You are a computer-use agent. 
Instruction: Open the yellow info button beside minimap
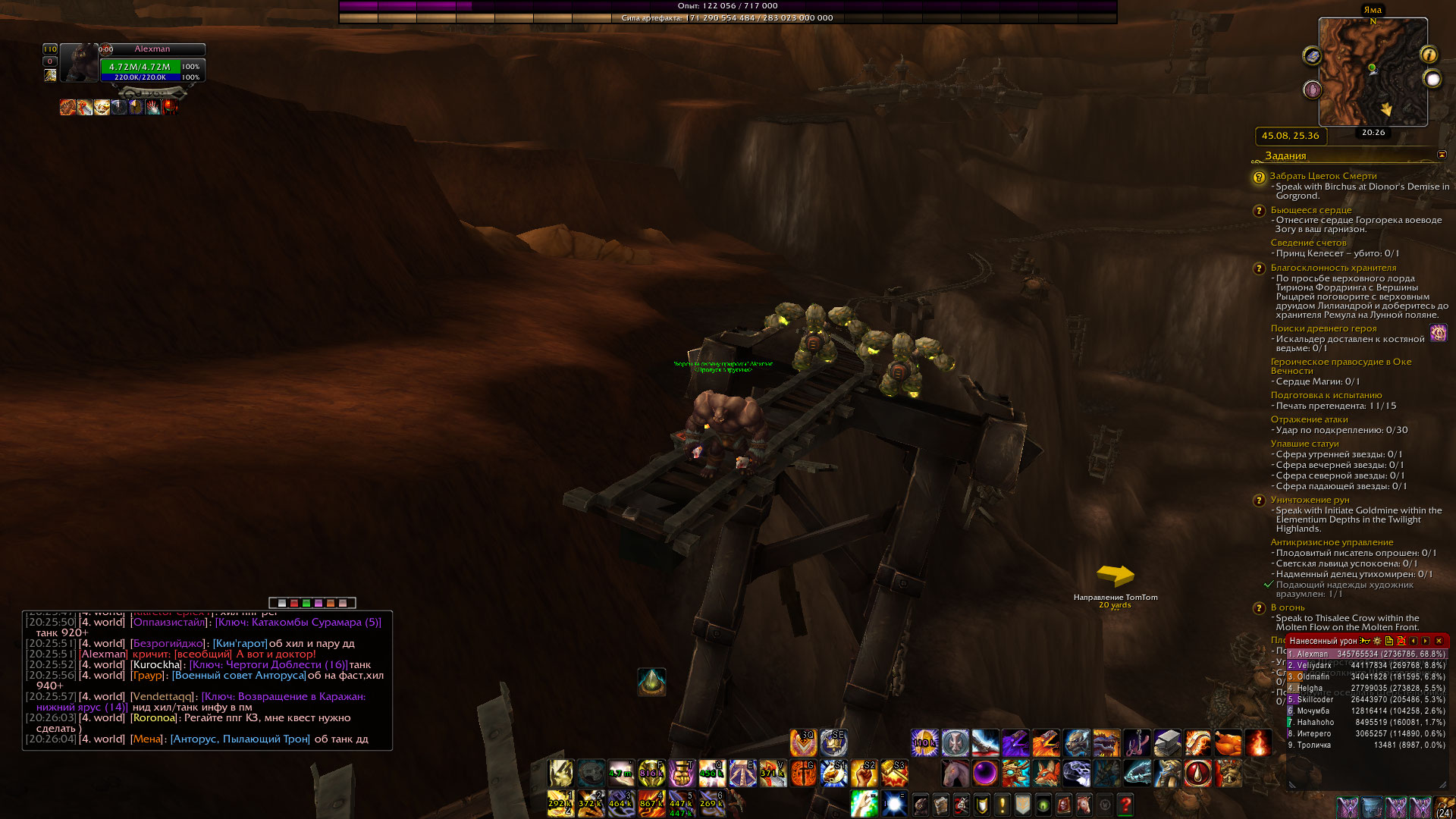[1429, 55]
